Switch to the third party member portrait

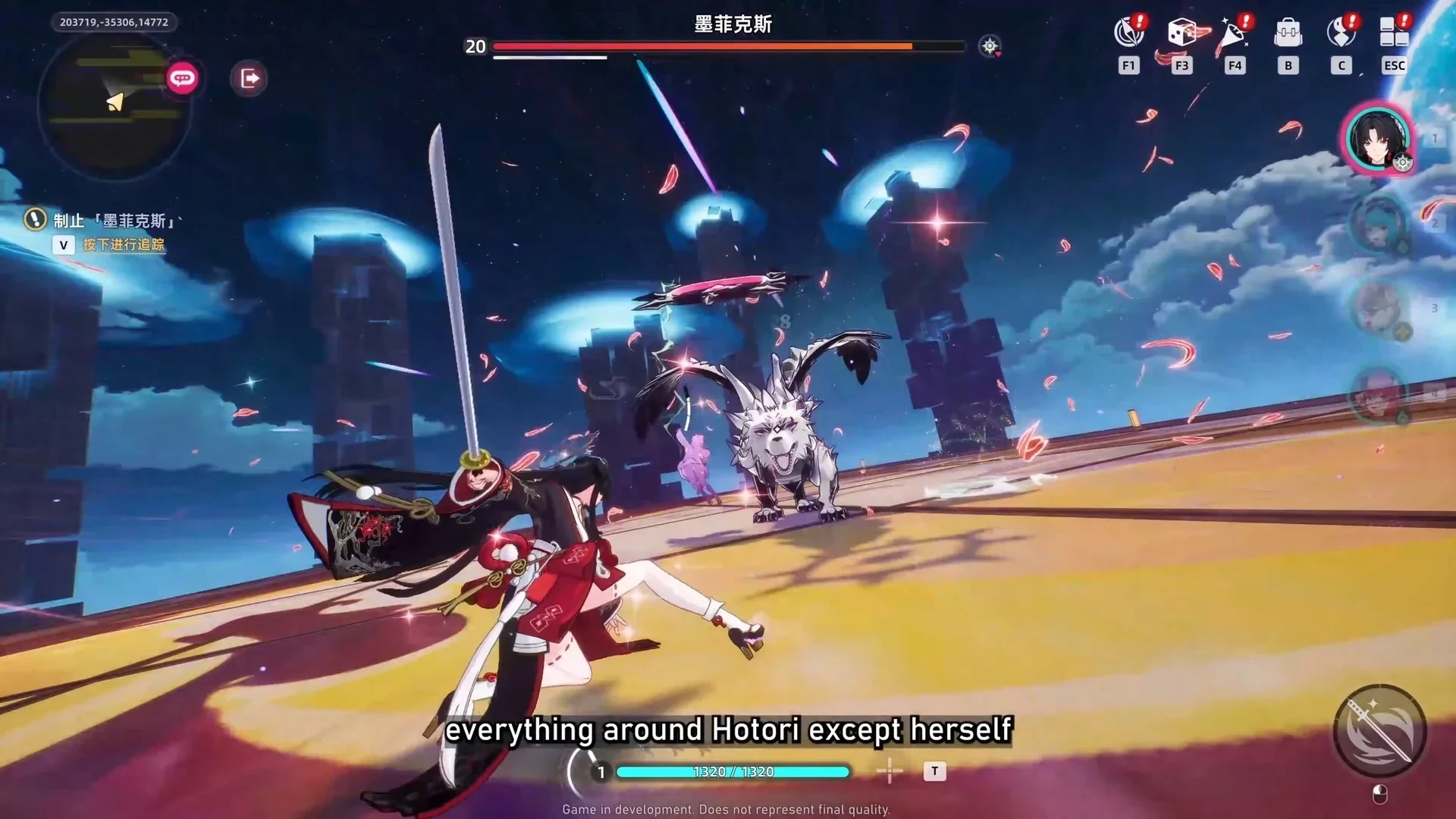[1378, 309]
